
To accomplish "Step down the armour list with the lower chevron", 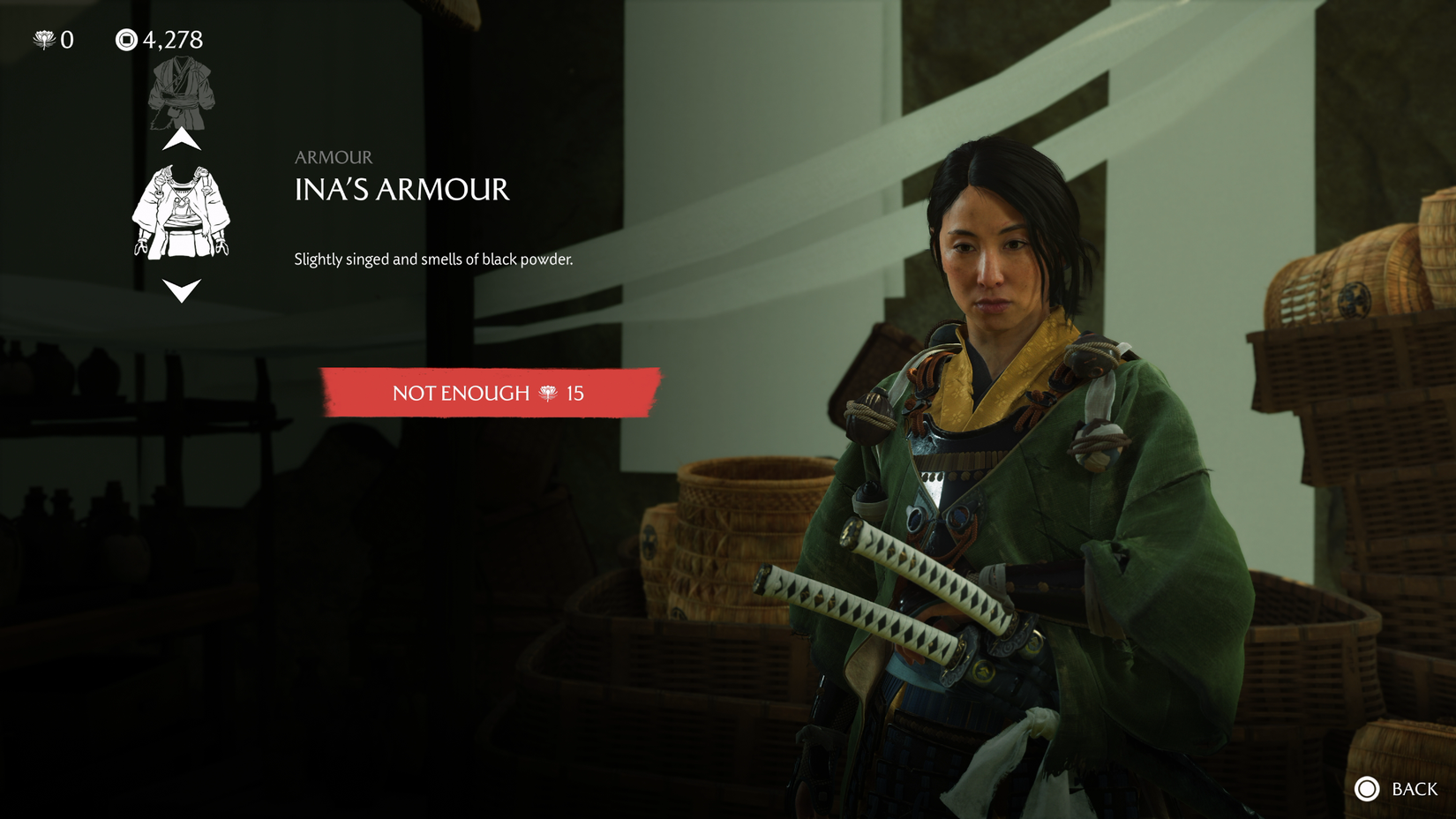I will coord(183,289).
